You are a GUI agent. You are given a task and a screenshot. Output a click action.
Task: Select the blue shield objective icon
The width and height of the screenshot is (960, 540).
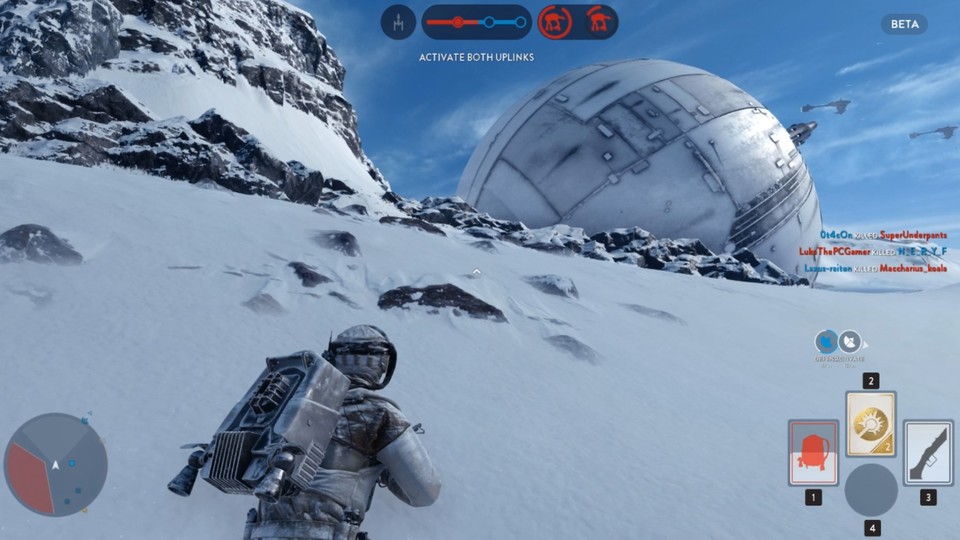click(826, 342)
